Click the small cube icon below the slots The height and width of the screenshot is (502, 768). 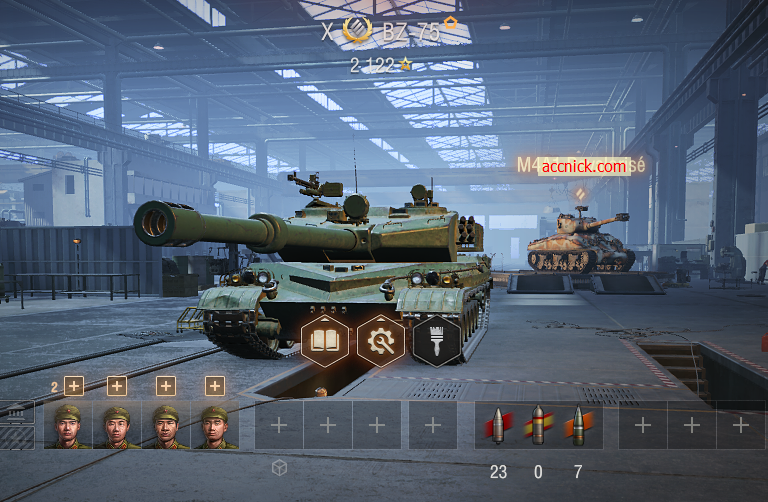pos(280,467)
